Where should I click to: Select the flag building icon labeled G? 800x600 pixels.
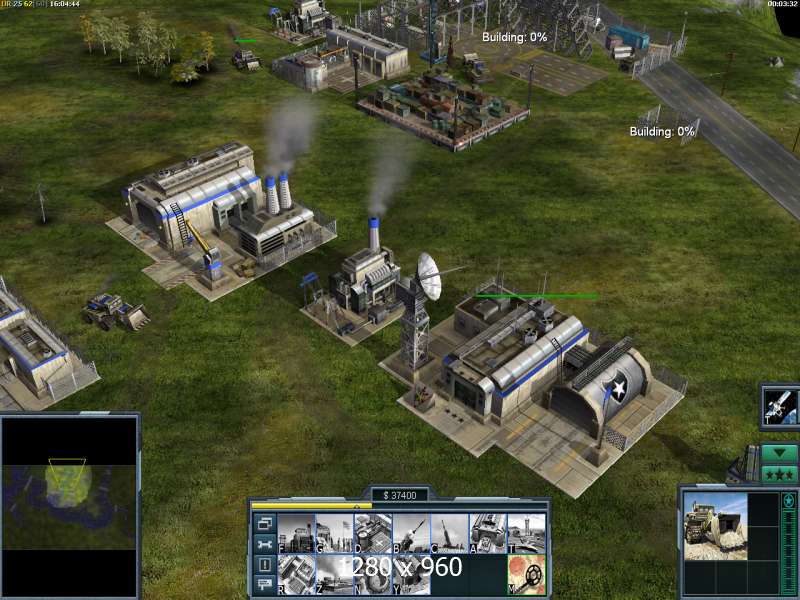click(334, 533)
